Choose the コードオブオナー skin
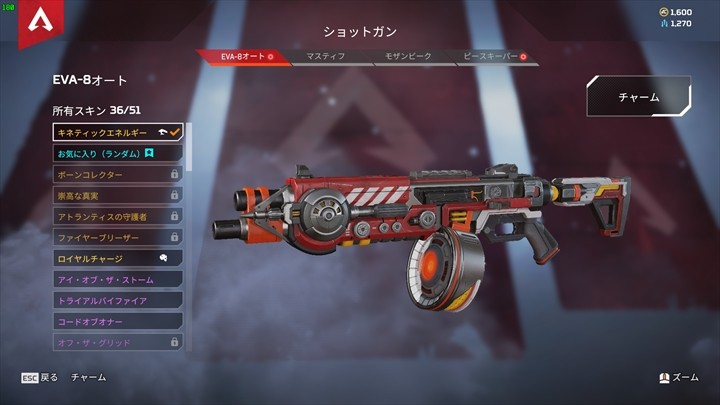720x405 pixels. coord(118,321)
